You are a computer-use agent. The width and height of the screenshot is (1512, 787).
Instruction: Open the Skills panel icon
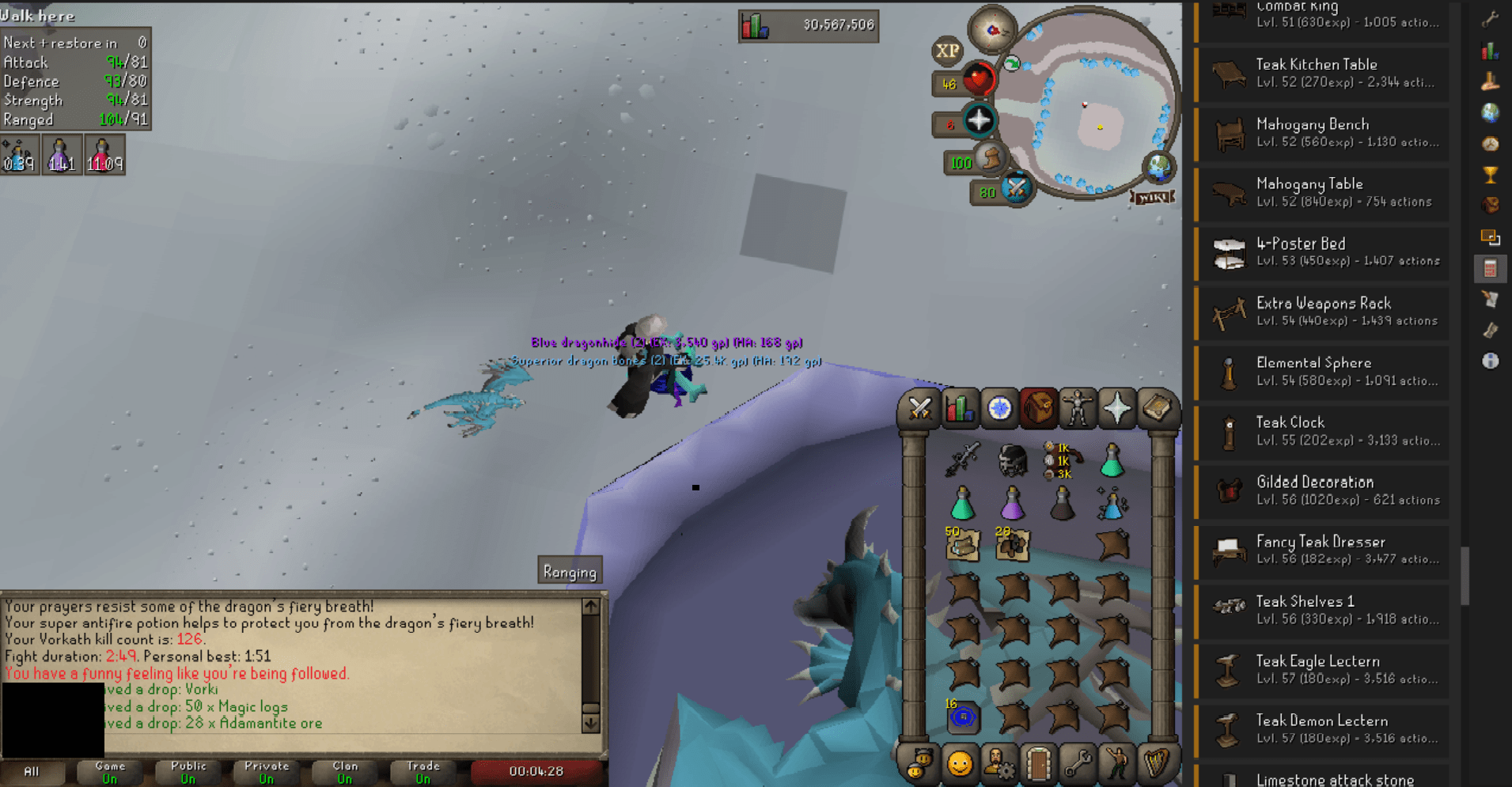coord(959,409)
